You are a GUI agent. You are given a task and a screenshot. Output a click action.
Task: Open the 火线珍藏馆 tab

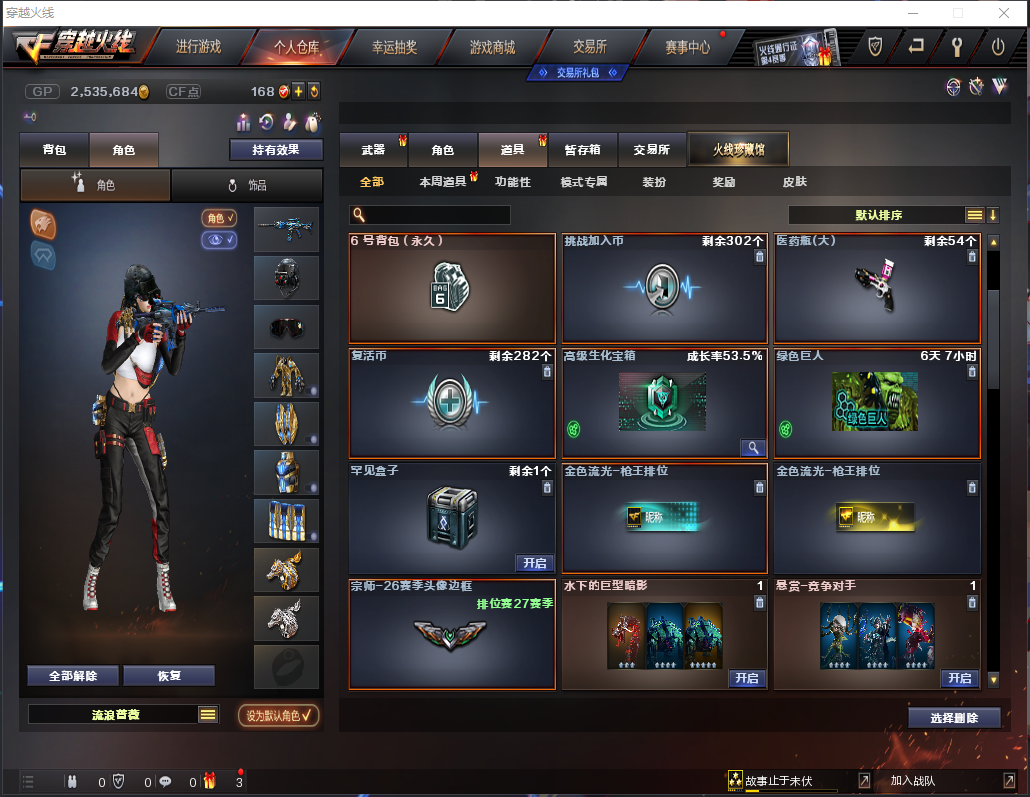pos(738,150)
